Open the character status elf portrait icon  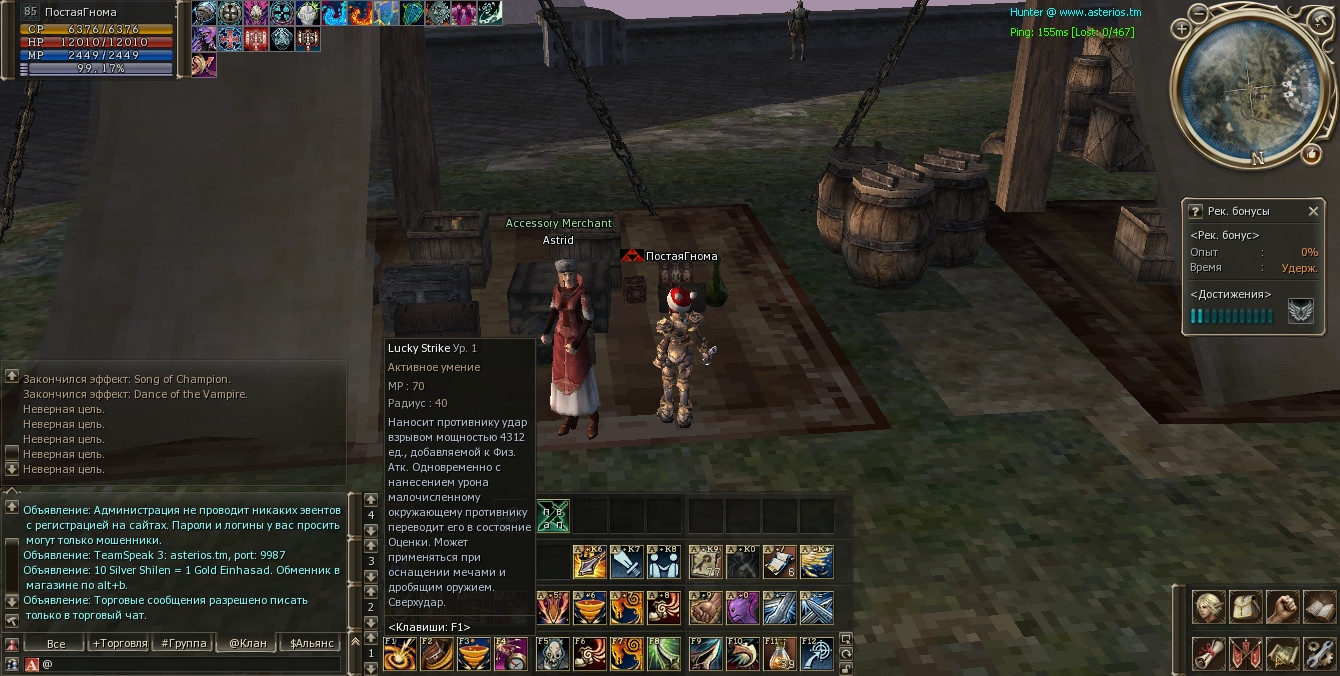click(x=1208, y=607)
